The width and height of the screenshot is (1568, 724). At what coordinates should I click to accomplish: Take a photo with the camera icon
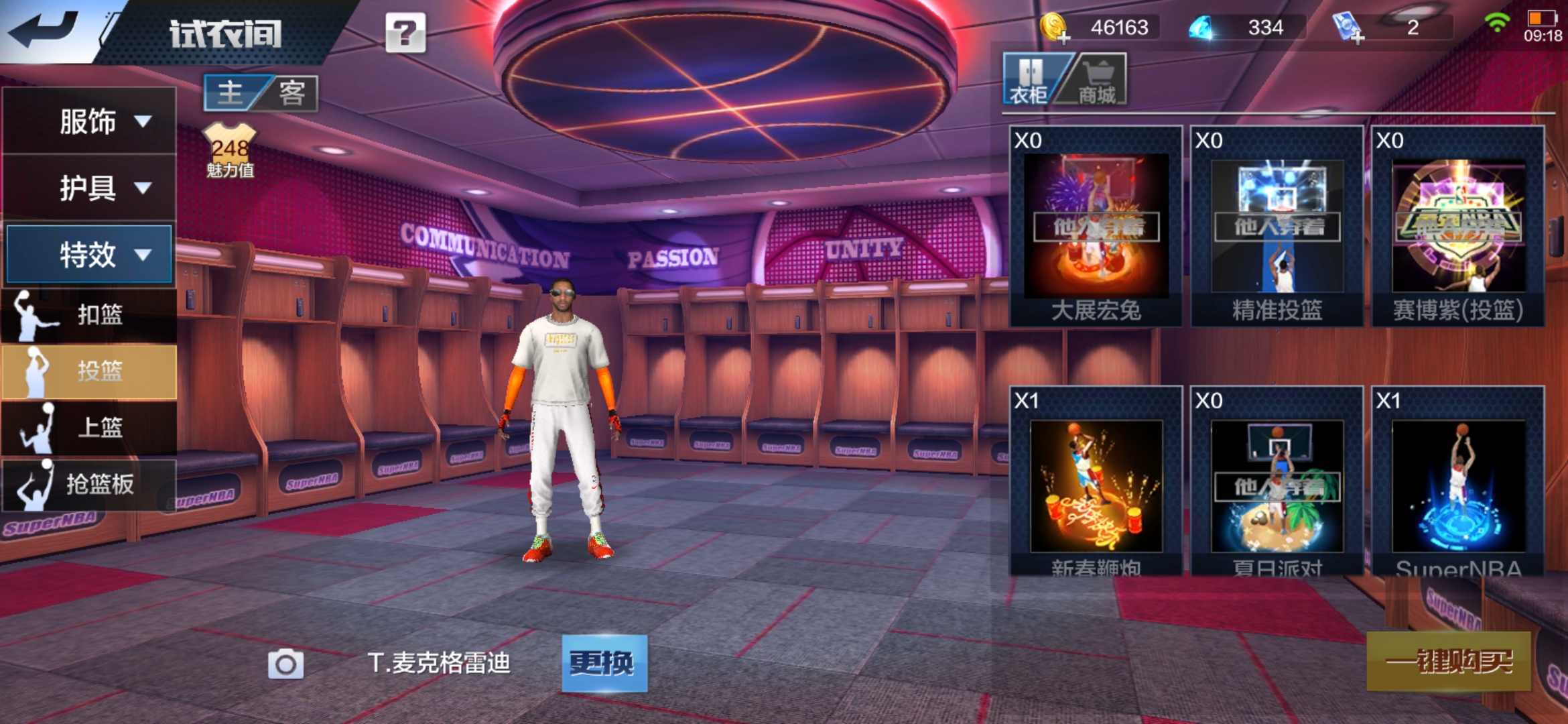[285, 664]
